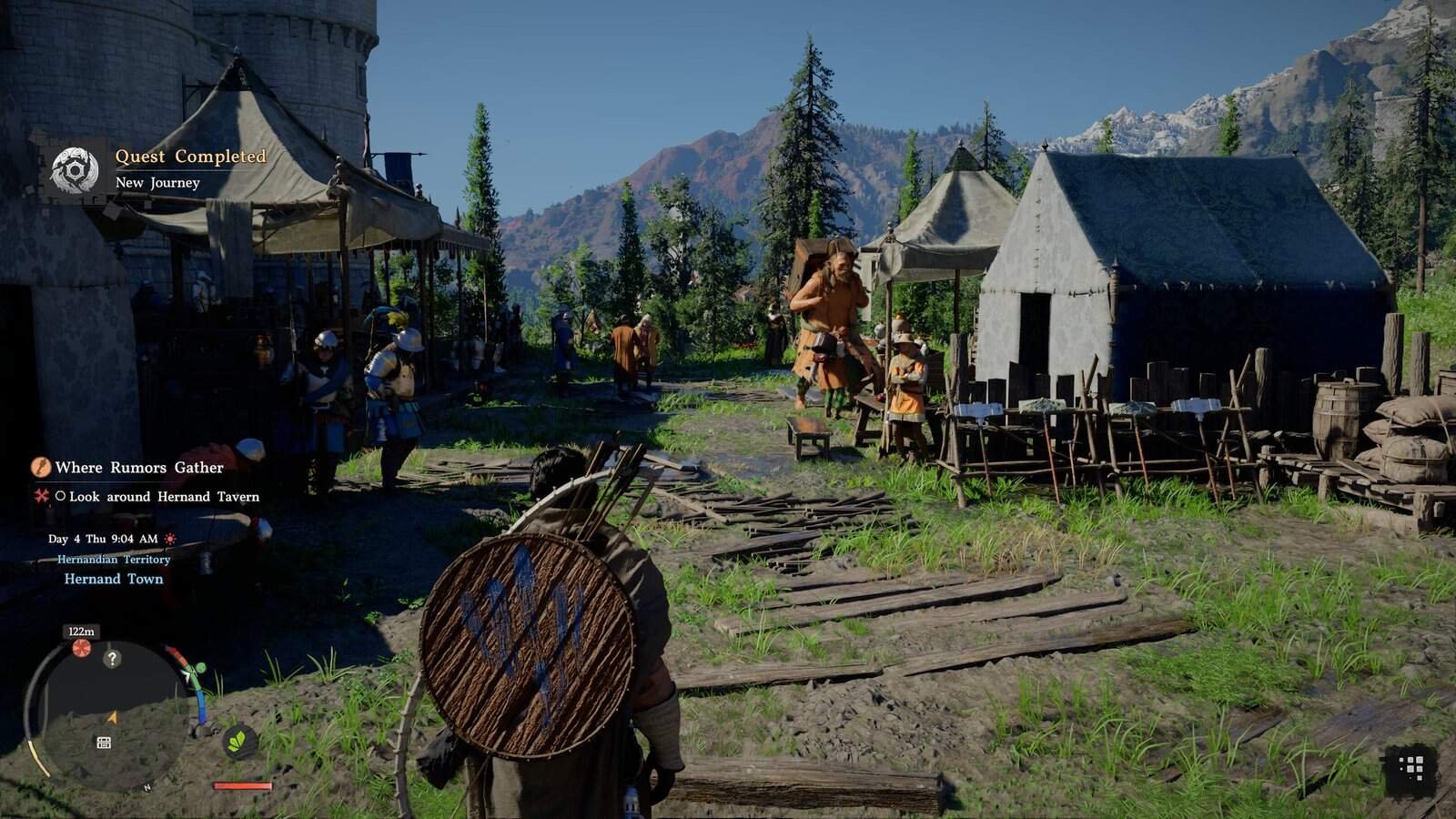The width and height of the screenshot is (1456, 819).
Task: Click the question mark icon on the minimap
Action: coord(112,658)
